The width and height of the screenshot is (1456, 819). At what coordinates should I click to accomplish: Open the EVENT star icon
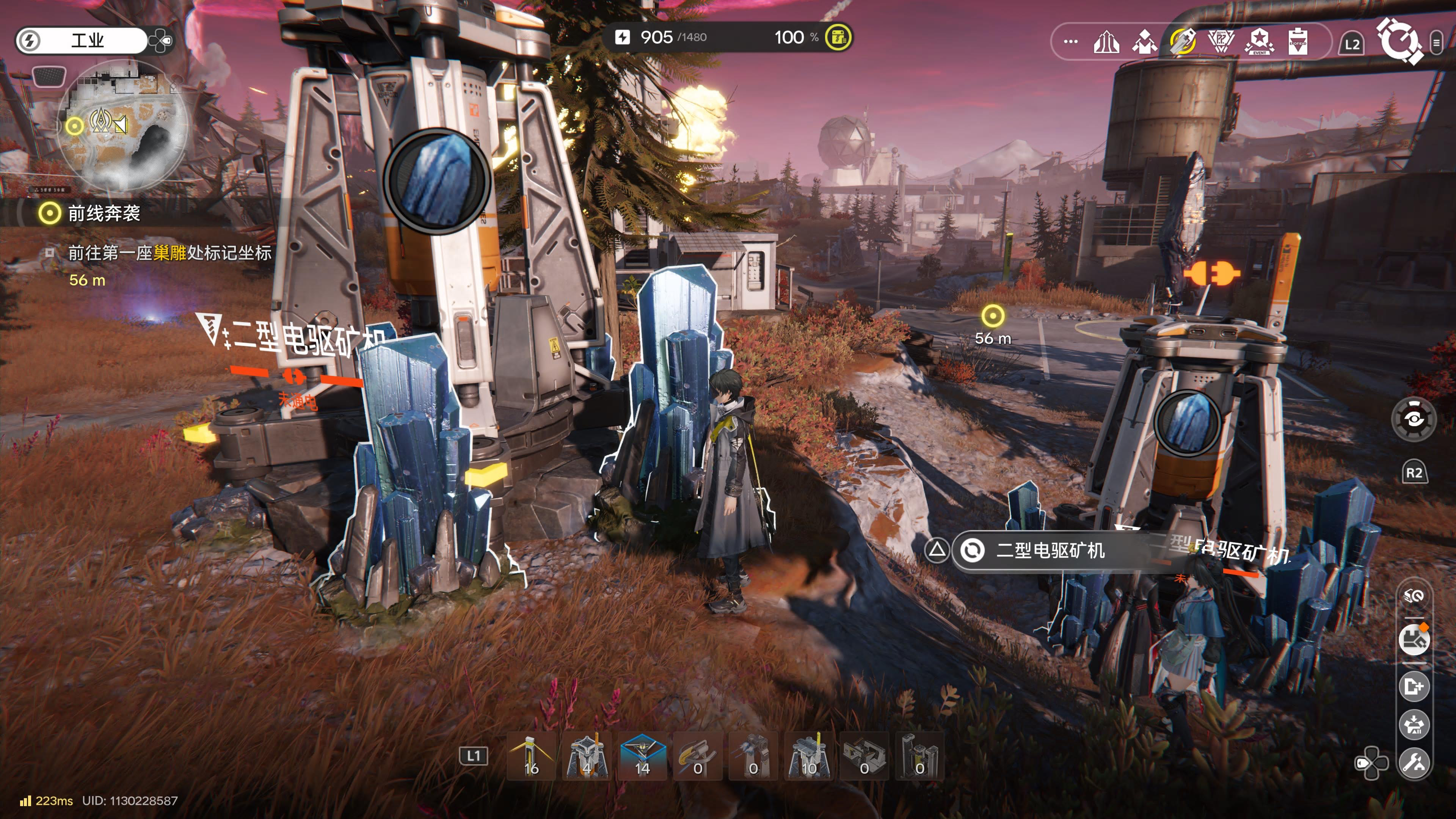click(1259, 41)
